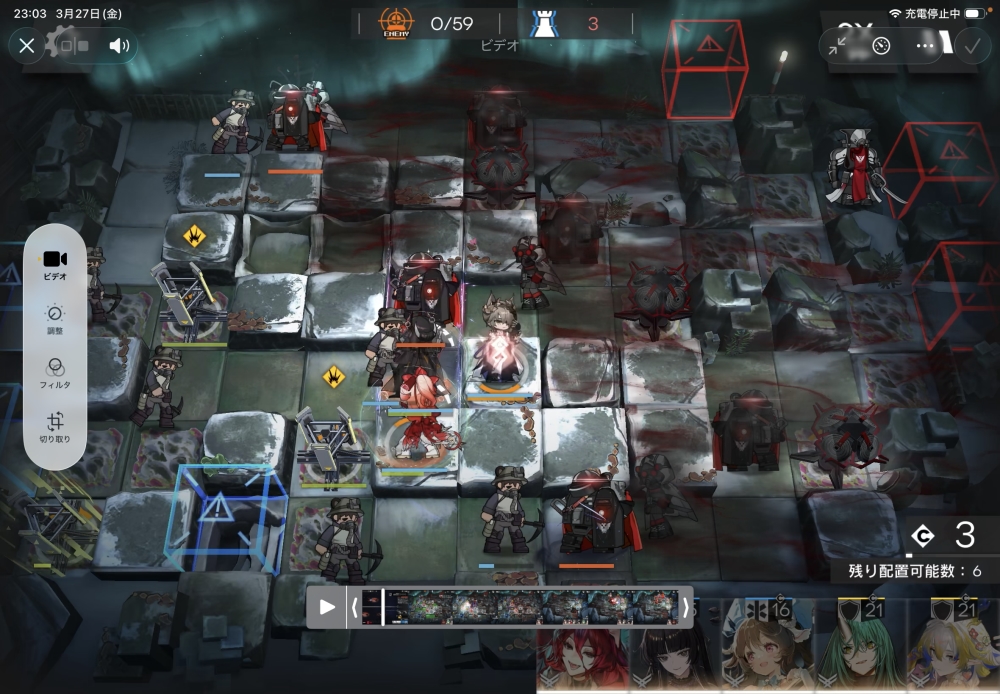Open the three-dots more options menu
Viewport: 1000px width, 694px height.
(x=925, y=46)
